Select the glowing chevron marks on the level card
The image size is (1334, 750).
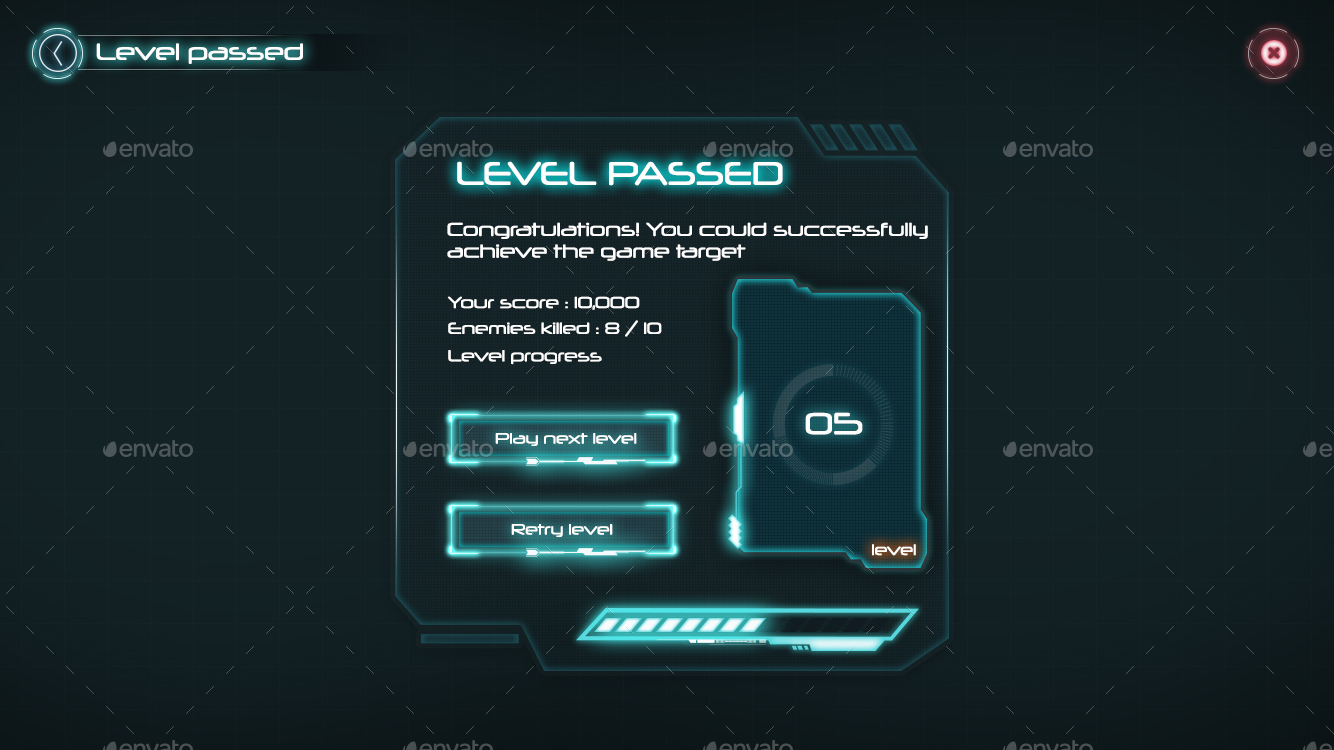[x=736, y=530]
